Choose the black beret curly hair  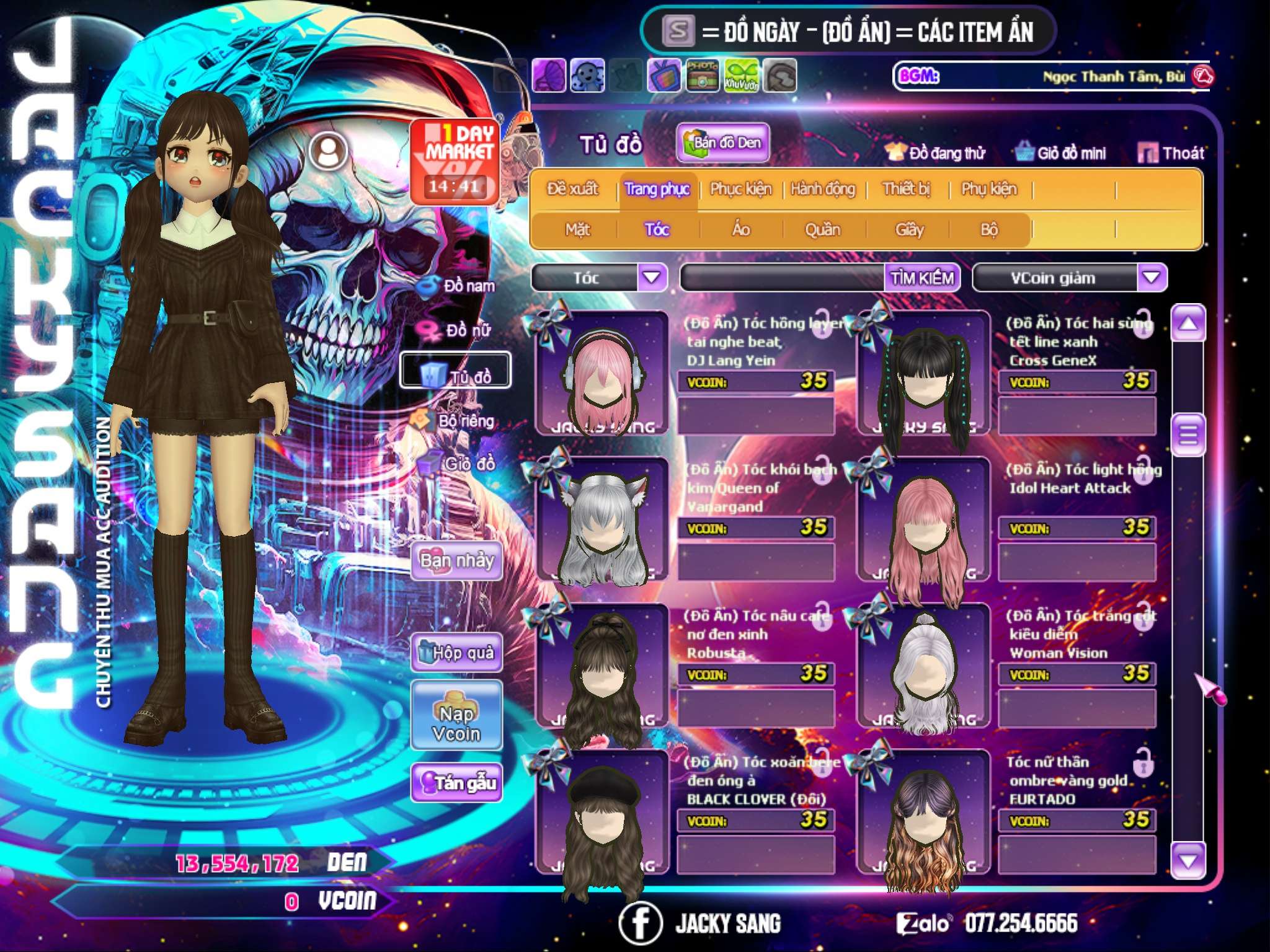(x=600, y=812)
